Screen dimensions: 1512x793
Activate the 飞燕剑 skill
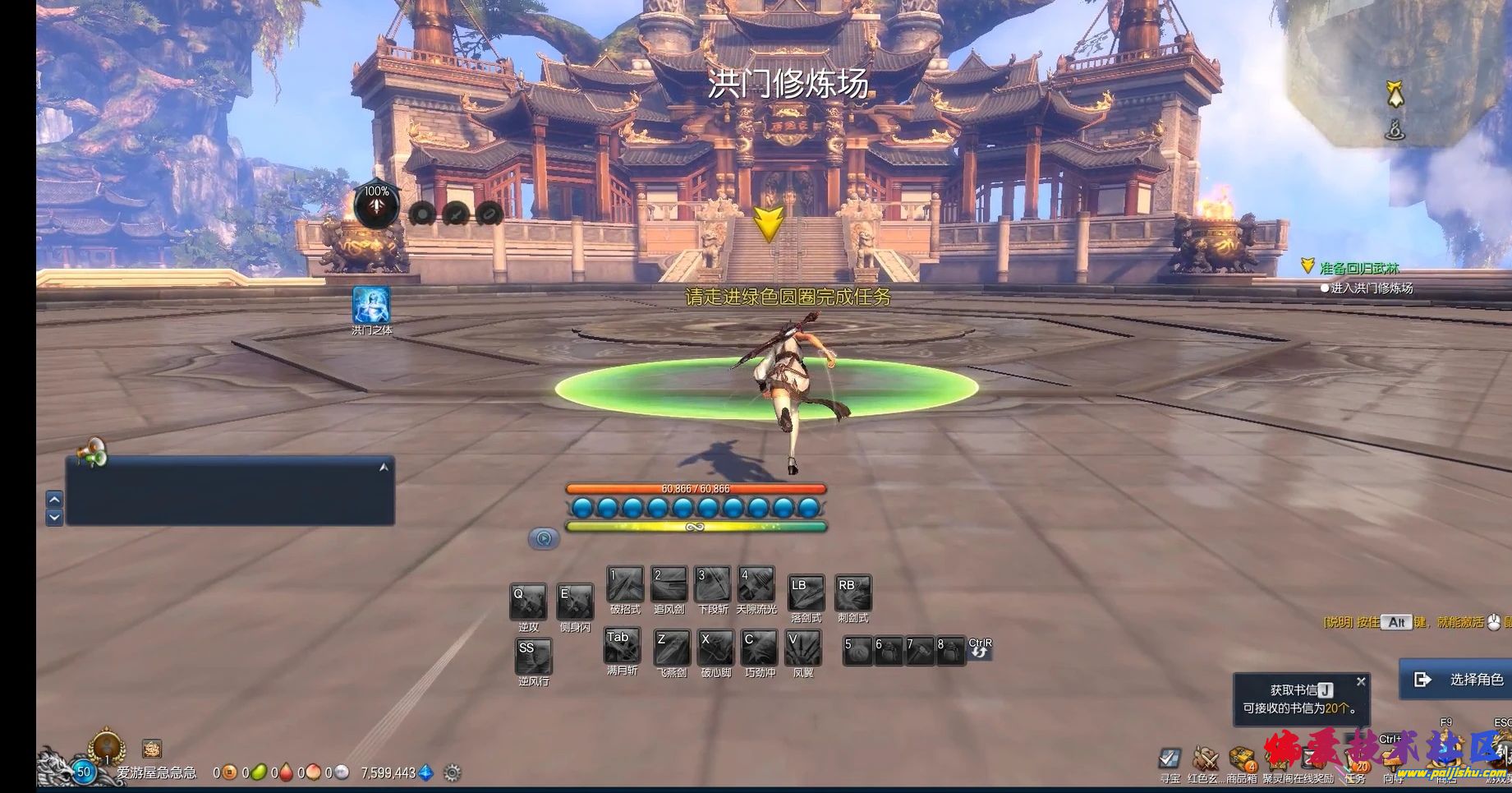click(x=671, y=648)
